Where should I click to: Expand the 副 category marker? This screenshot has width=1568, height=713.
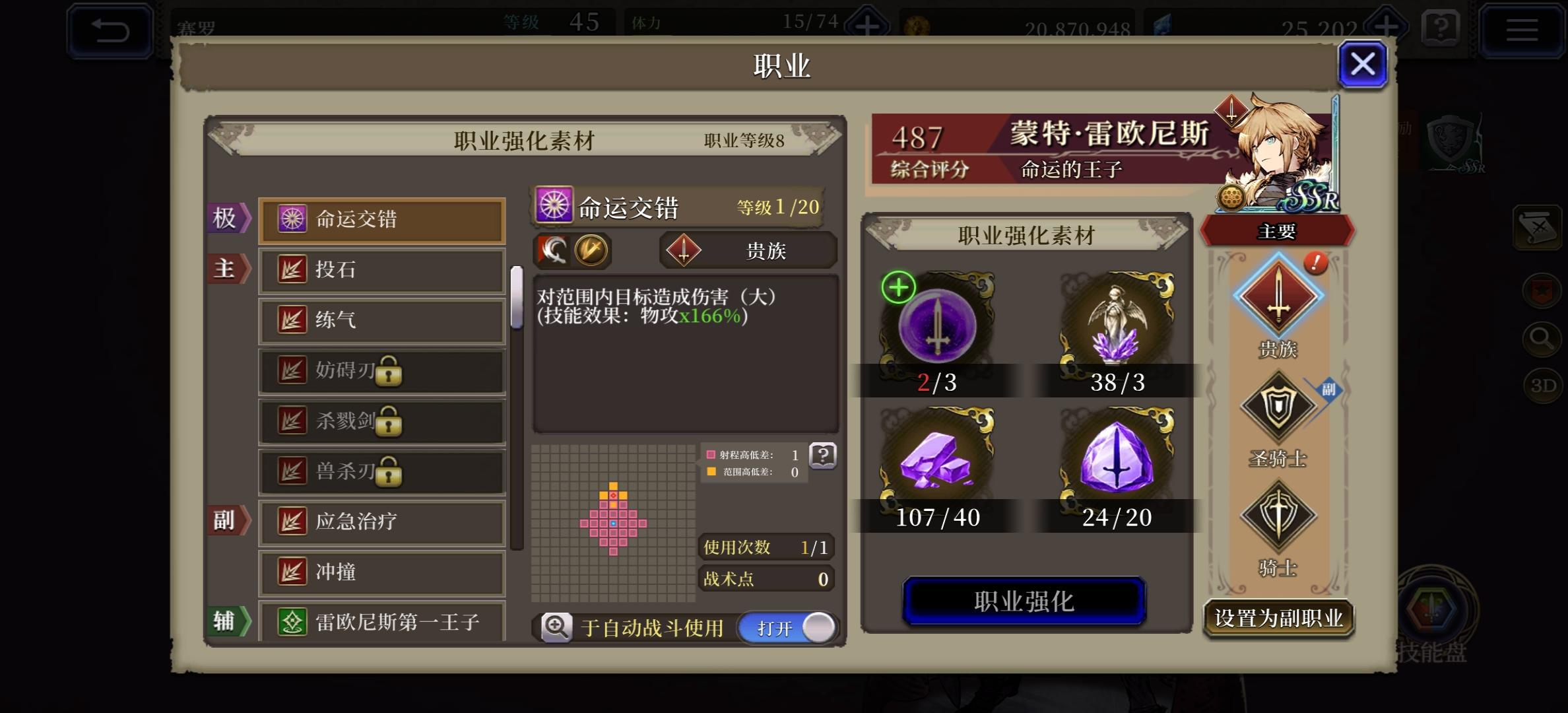click(228, 521)
